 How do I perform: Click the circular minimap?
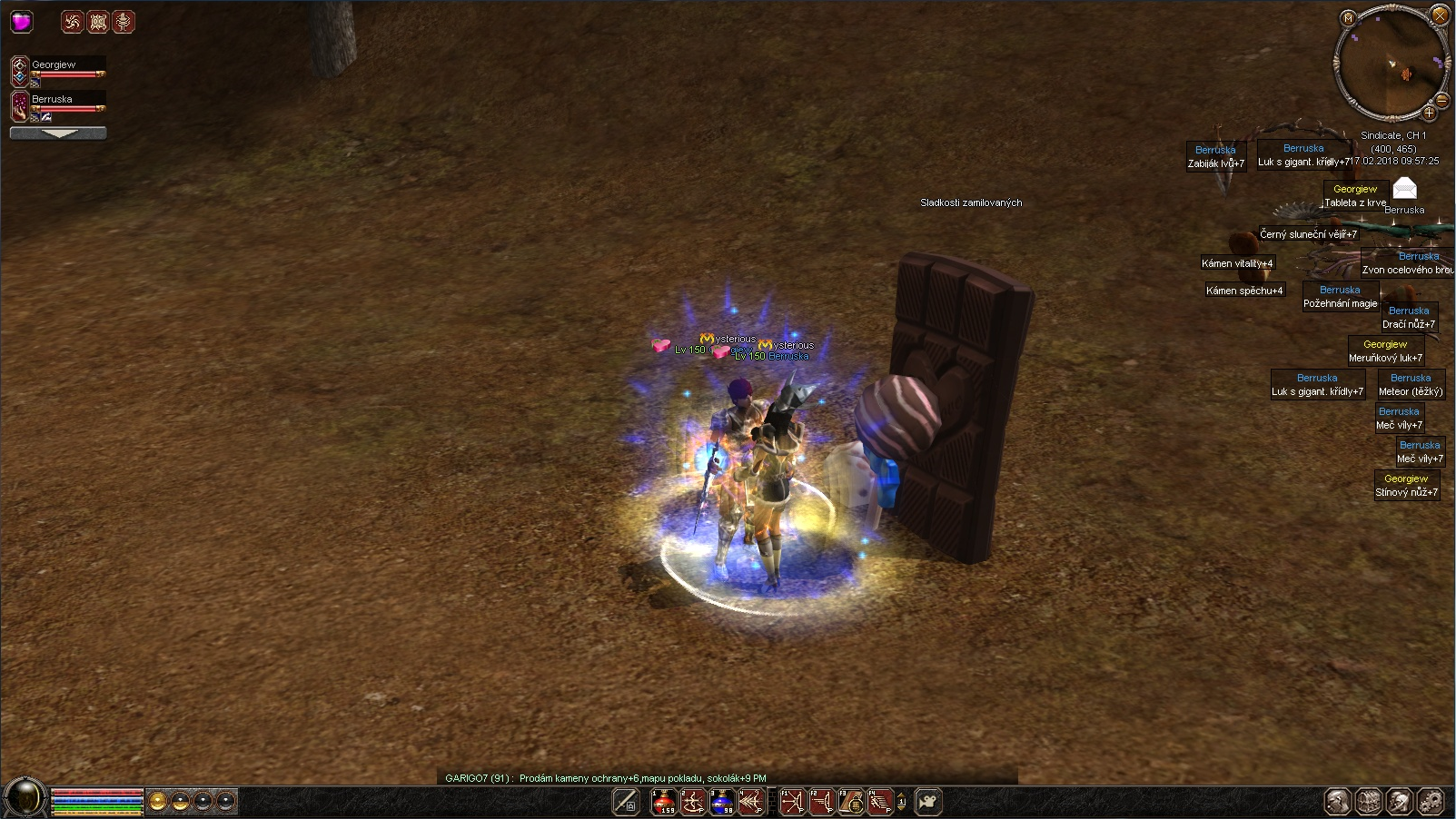pos(1391,64)
